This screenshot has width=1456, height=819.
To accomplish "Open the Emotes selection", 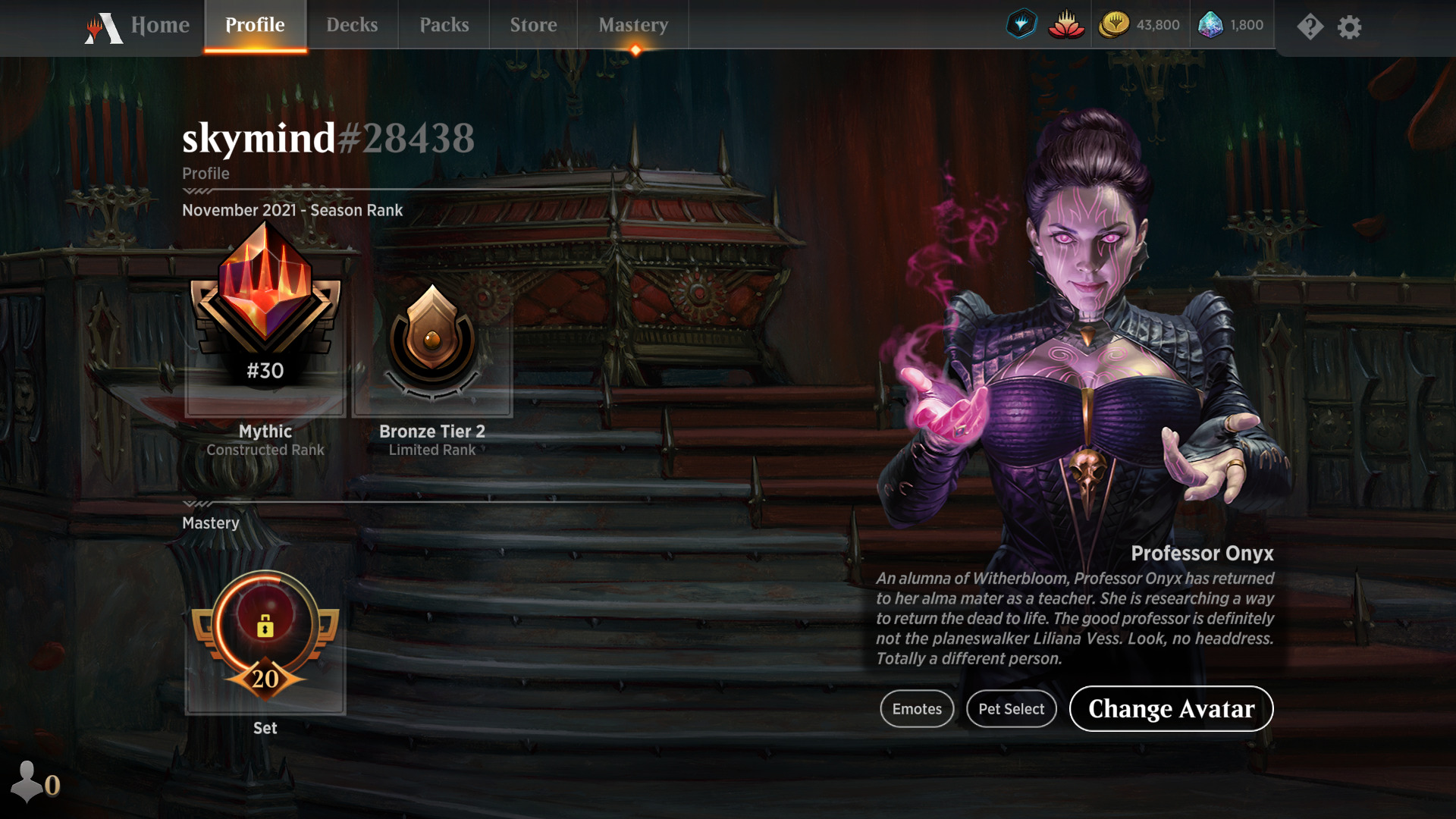I will tap(917, 709).
